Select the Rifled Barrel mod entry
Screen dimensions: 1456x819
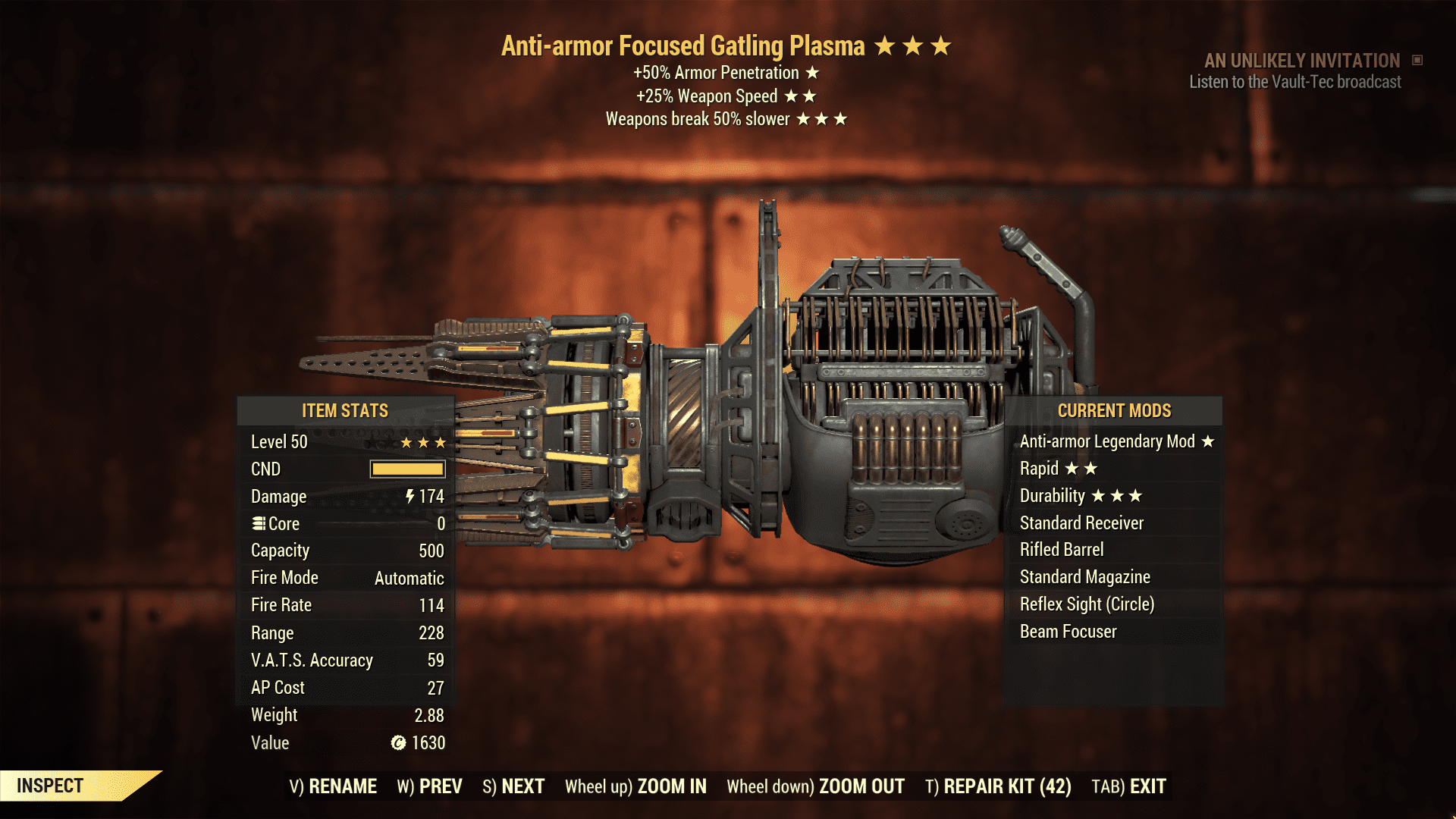(x=1062, y=550)
